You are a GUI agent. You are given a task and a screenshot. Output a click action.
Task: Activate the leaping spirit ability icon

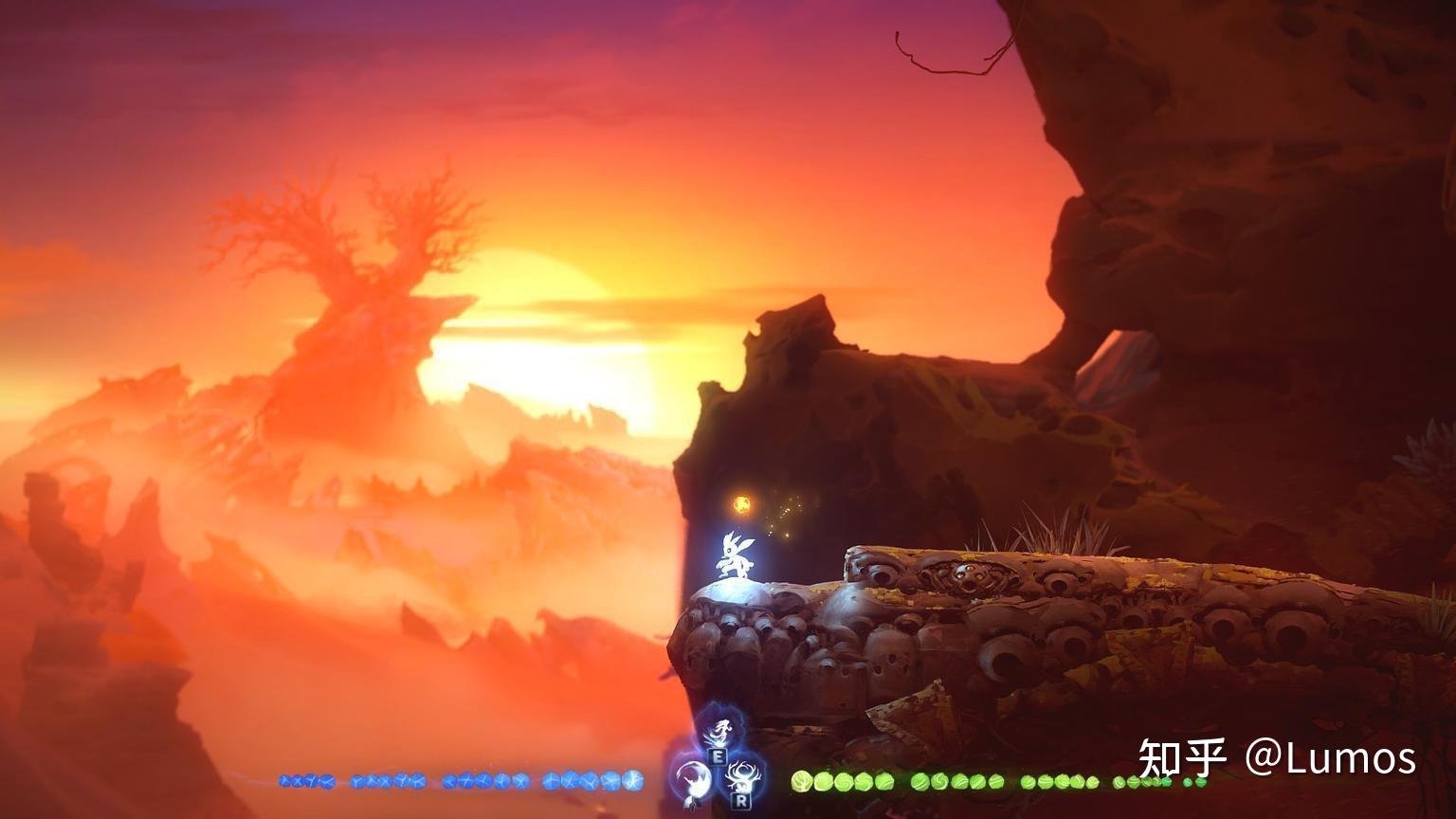click(721, 731)
